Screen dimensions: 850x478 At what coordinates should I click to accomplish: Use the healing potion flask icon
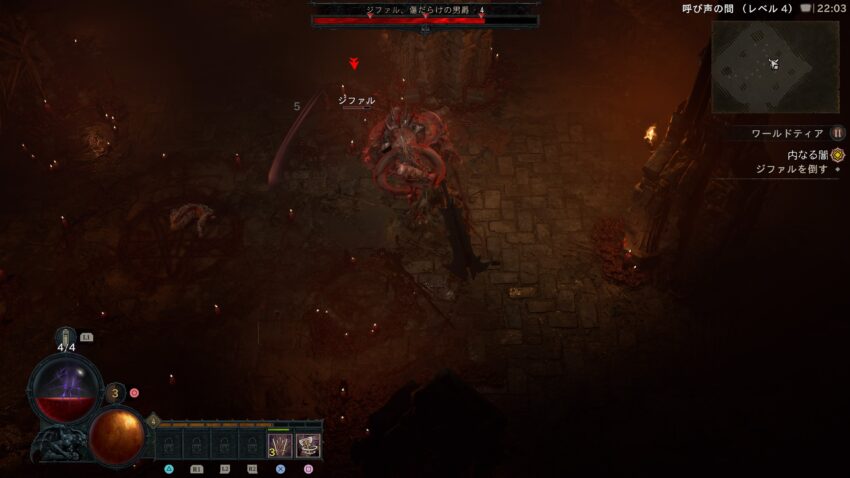click(x=66, y=338)
